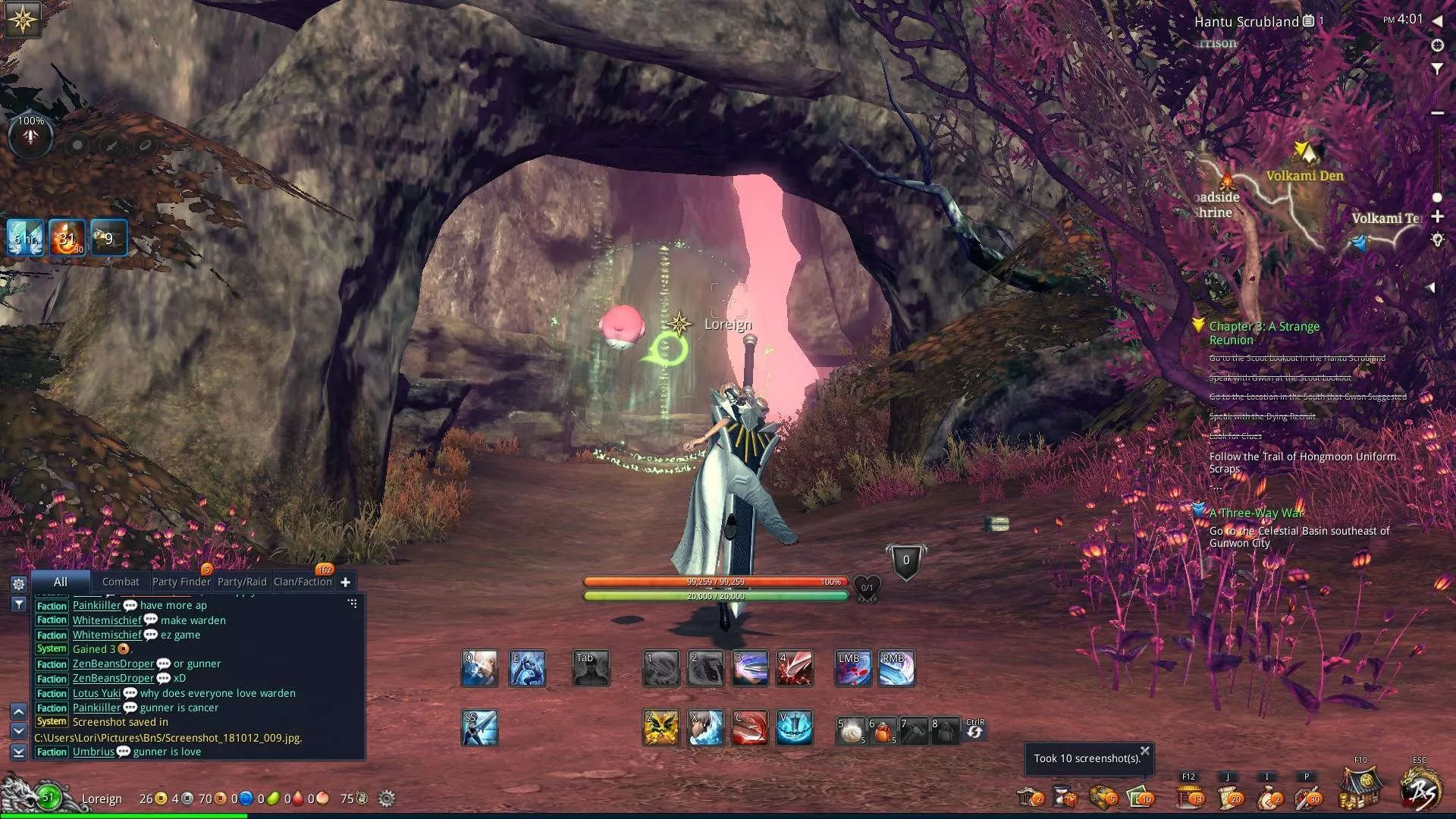Screen dimensions: 1456x819
Task: Jump chat to the latest message
Action: [x=19, y=752]
